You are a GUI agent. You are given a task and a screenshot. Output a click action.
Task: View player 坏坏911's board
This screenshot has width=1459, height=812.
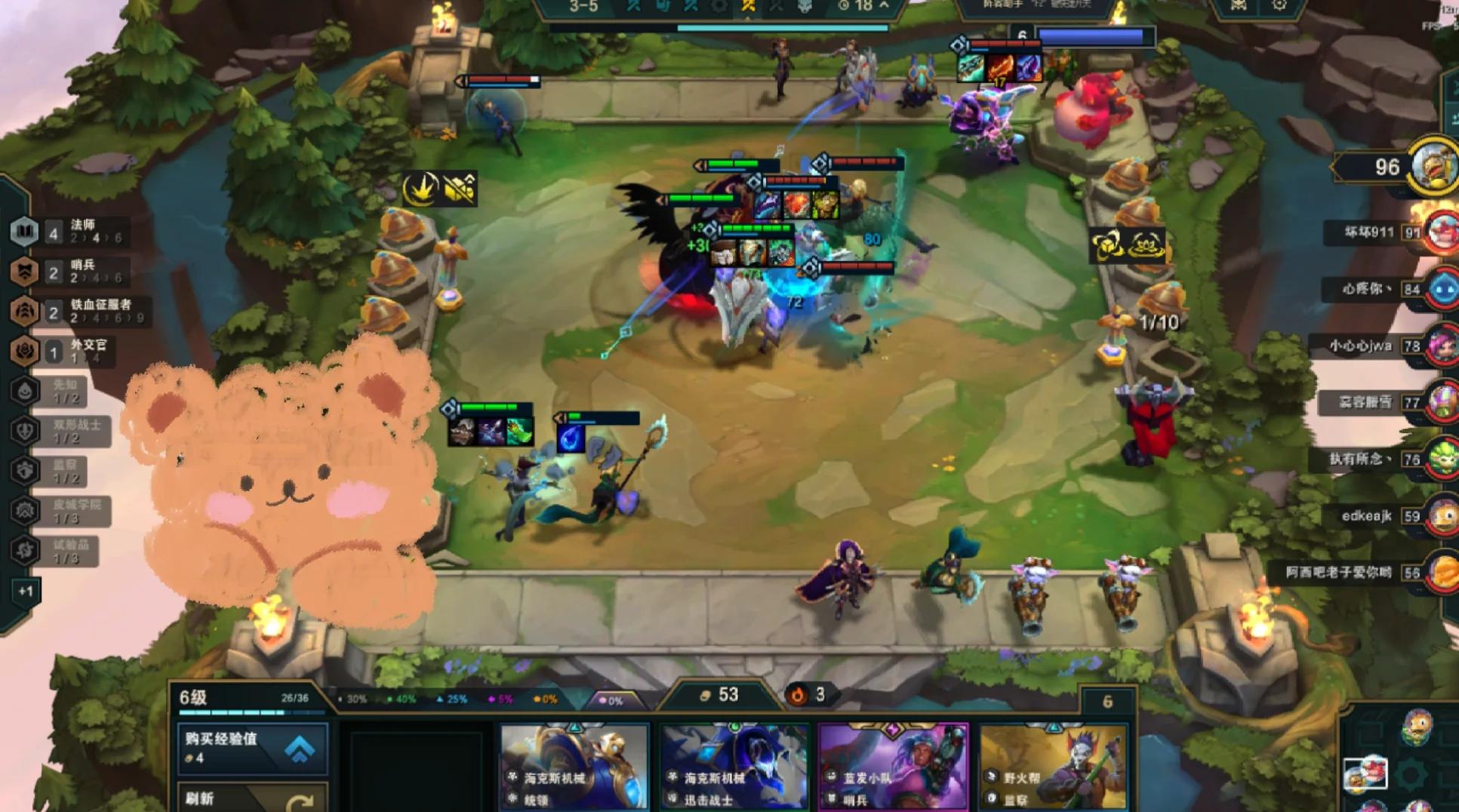(x=1440, y=232)
